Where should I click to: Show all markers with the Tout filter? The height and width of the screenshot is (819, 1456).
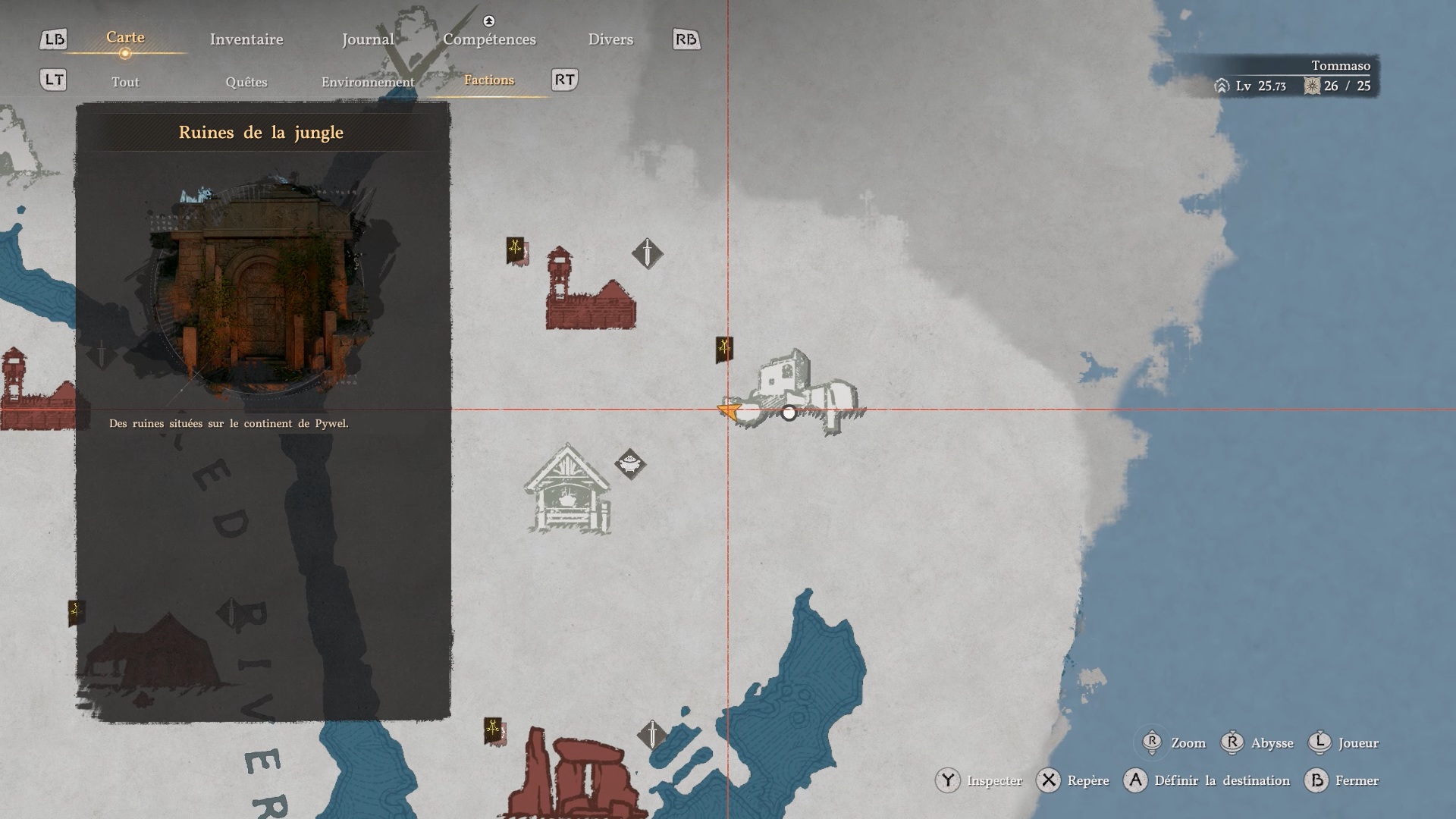[125, 82]
